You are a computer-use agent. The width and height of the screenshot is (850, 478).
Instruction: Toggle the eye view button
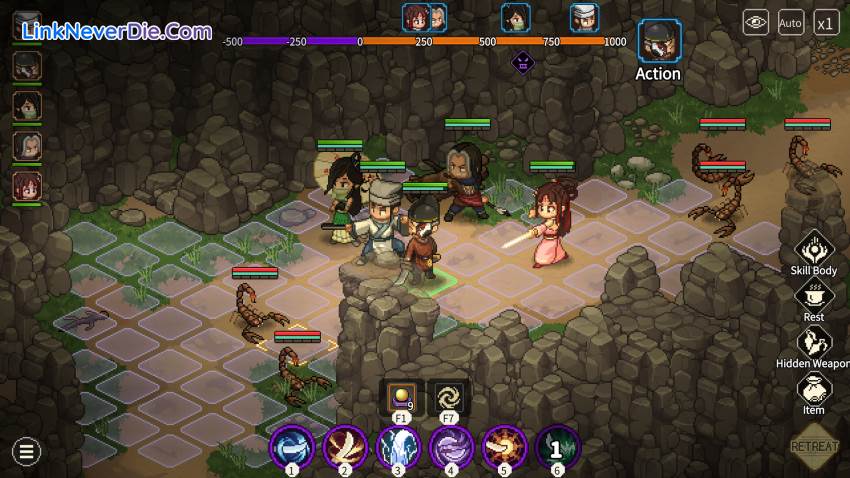point(755,22)
